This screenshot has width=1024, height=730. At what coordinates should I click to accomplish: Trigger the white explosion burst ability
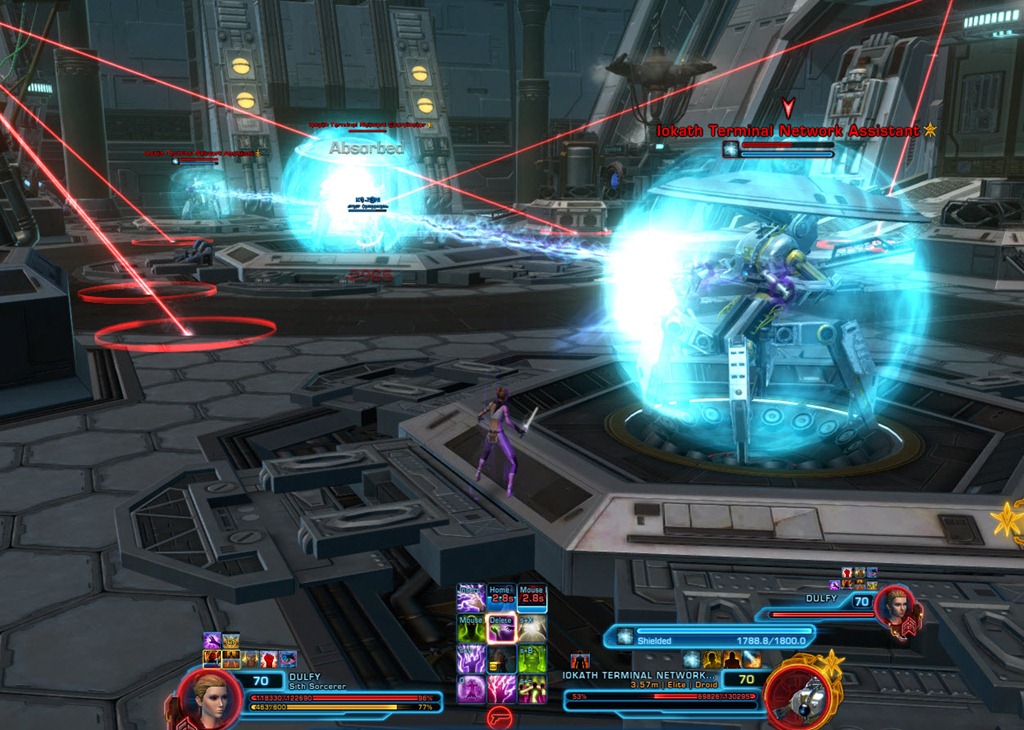click(532, 628)
